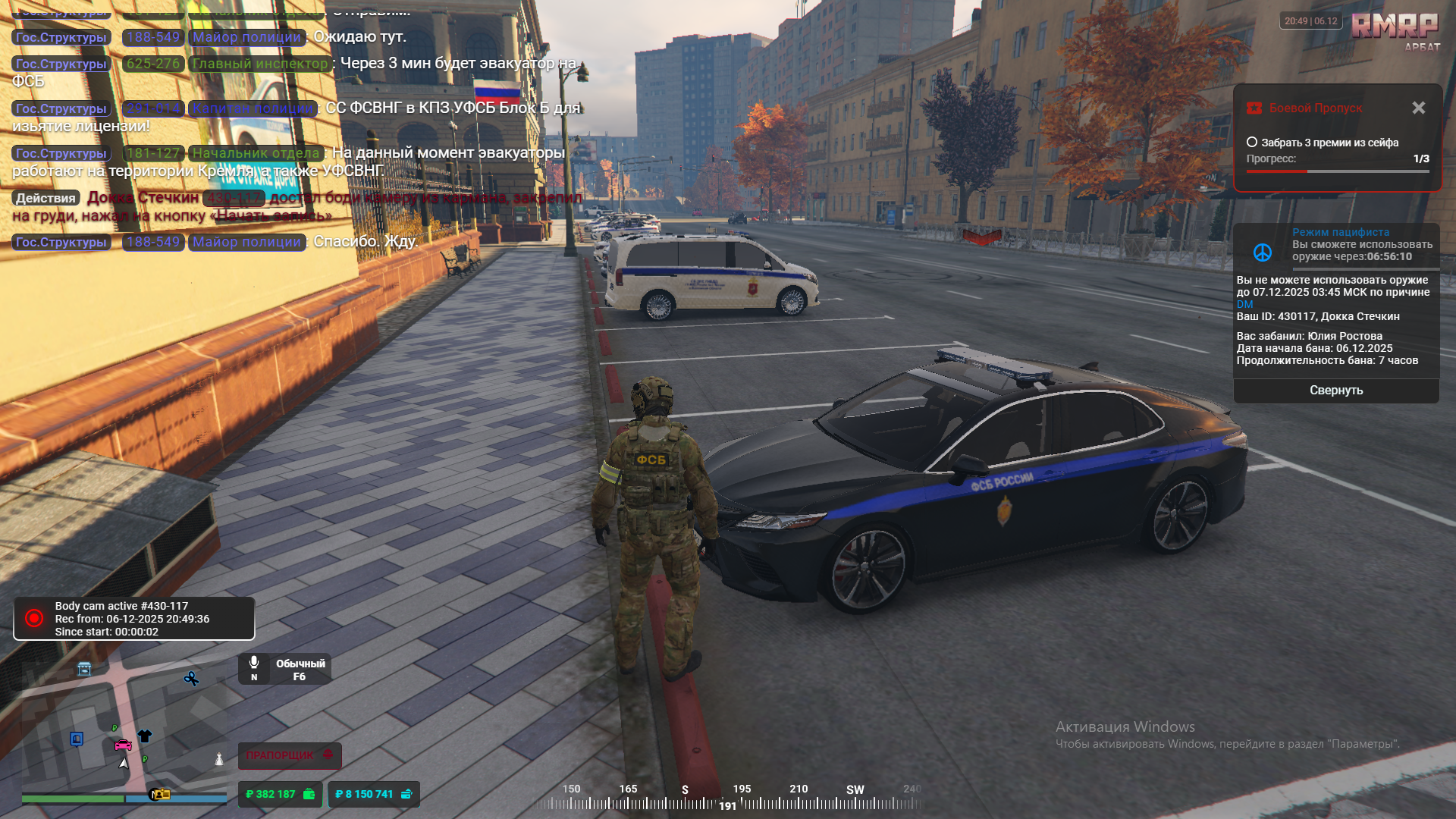Collapse the ban notice with Свернуть

tap(1336, 391)
